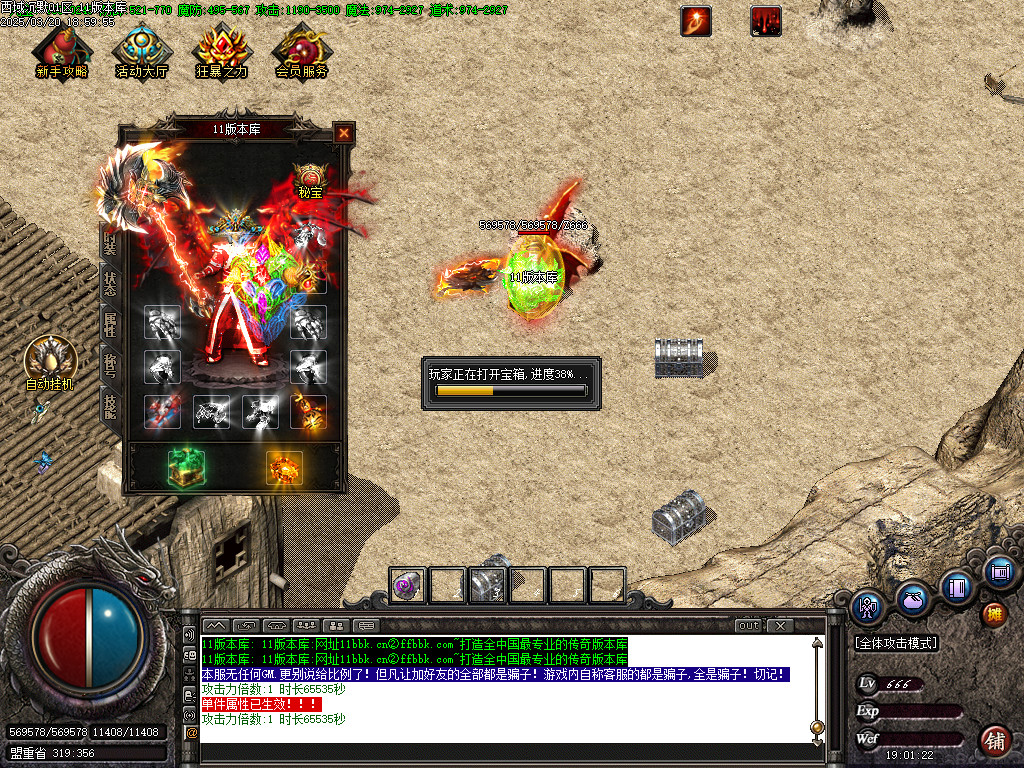Open the orange 摊 stall button
Screen dimensions: 1024x768
pyautogui.click(x=993, y=613)
